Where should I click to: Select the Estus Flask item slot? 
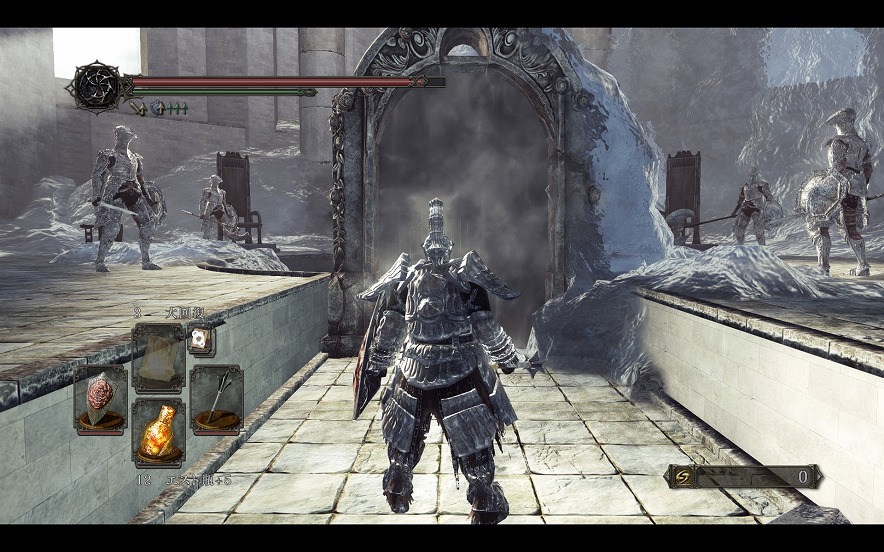pos(158,431)
